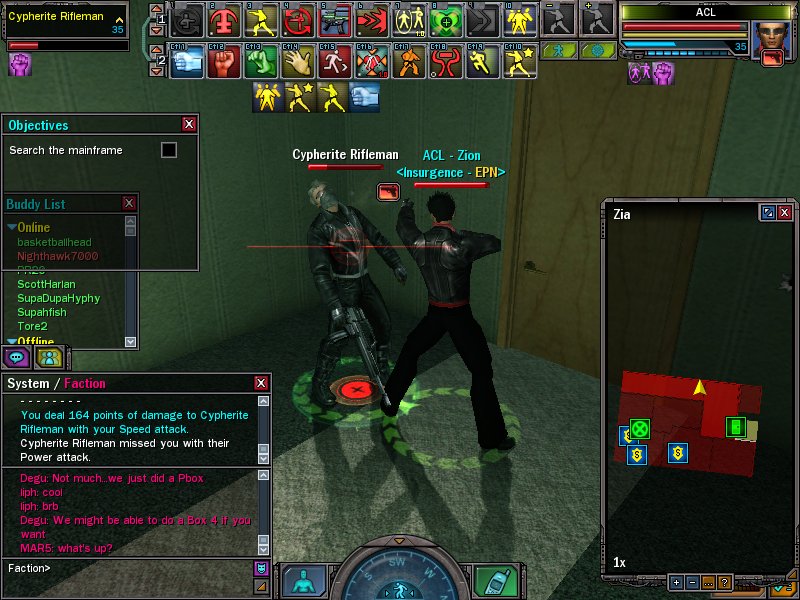The height and width of the screenshot is (600, 800).
Task: Use the open hand ability icon
Action: [x=293, y=62]
